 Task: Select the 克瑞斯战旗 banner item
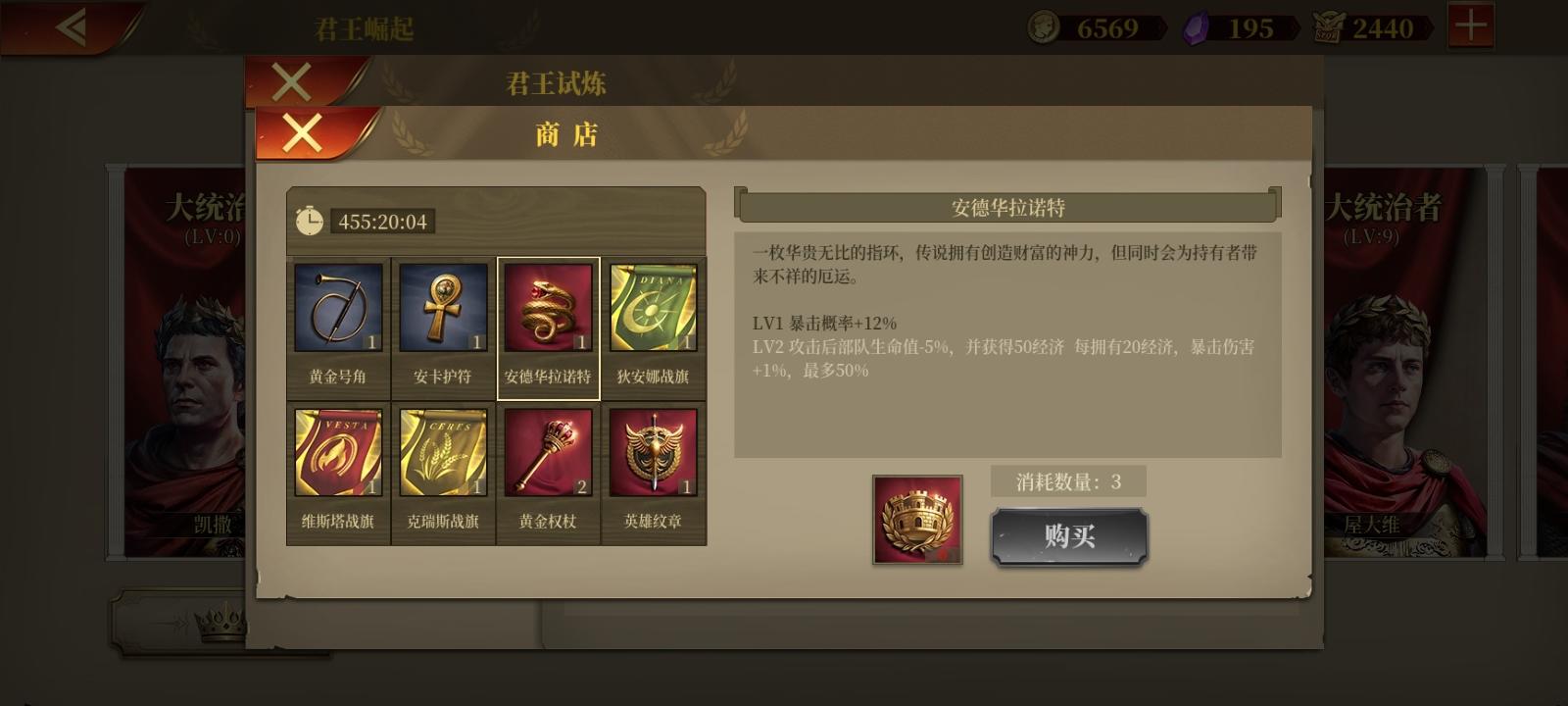pos(443,451)
